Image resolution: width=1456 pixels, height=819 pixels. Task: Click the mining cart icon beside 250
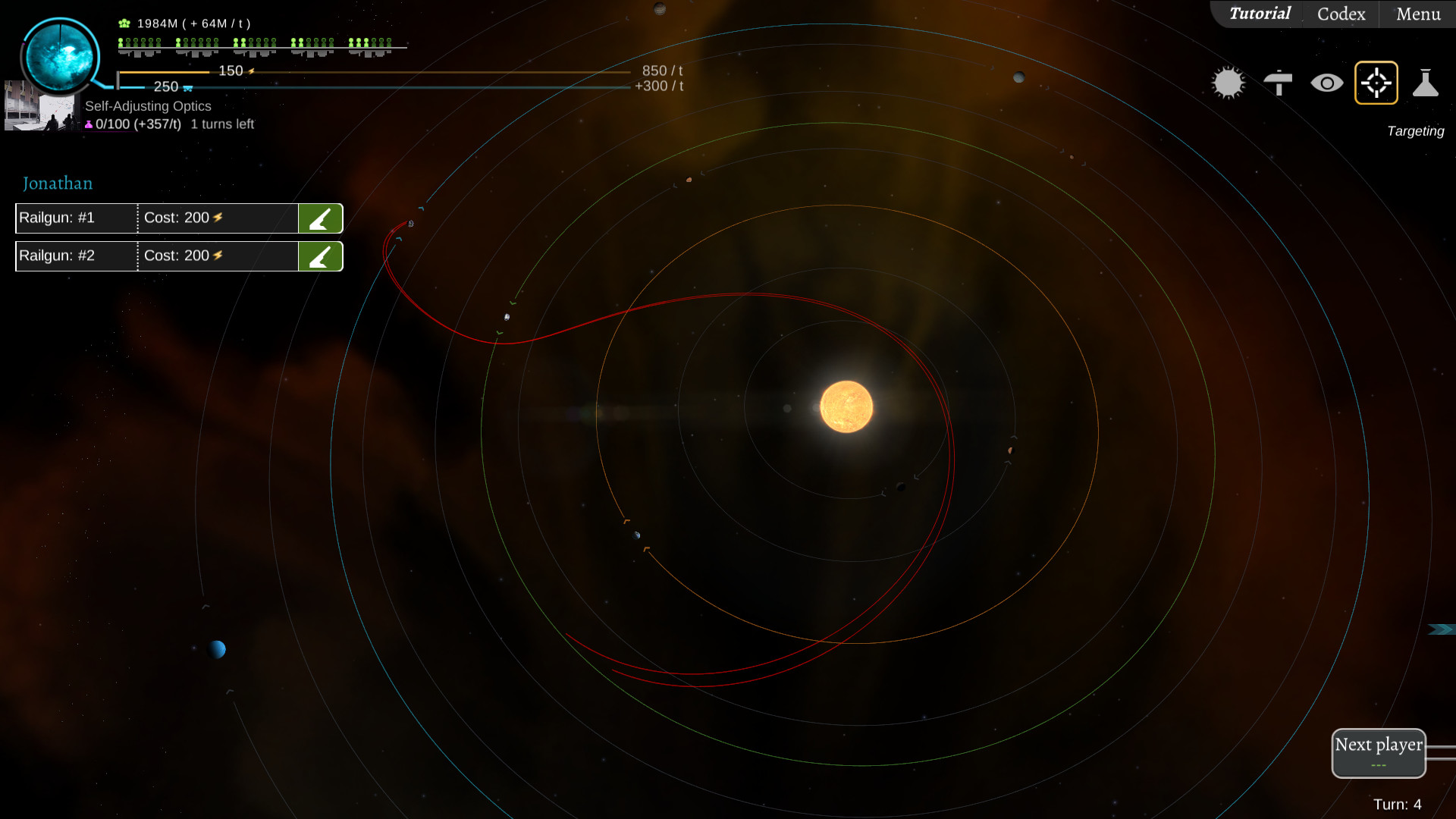coord(187,88)
